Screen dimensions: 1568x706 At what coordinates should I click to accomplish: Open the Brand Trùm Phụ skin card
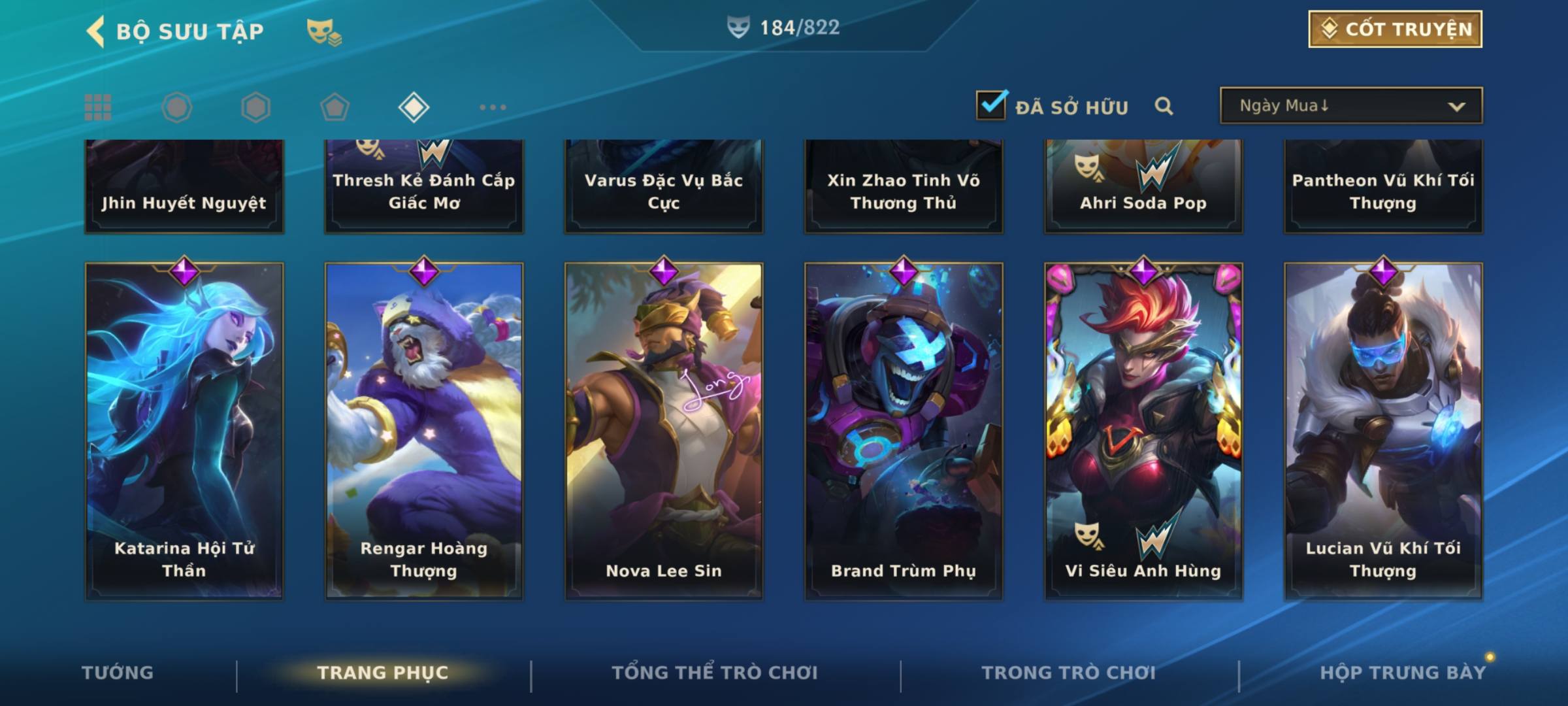[x=904, y=431]
